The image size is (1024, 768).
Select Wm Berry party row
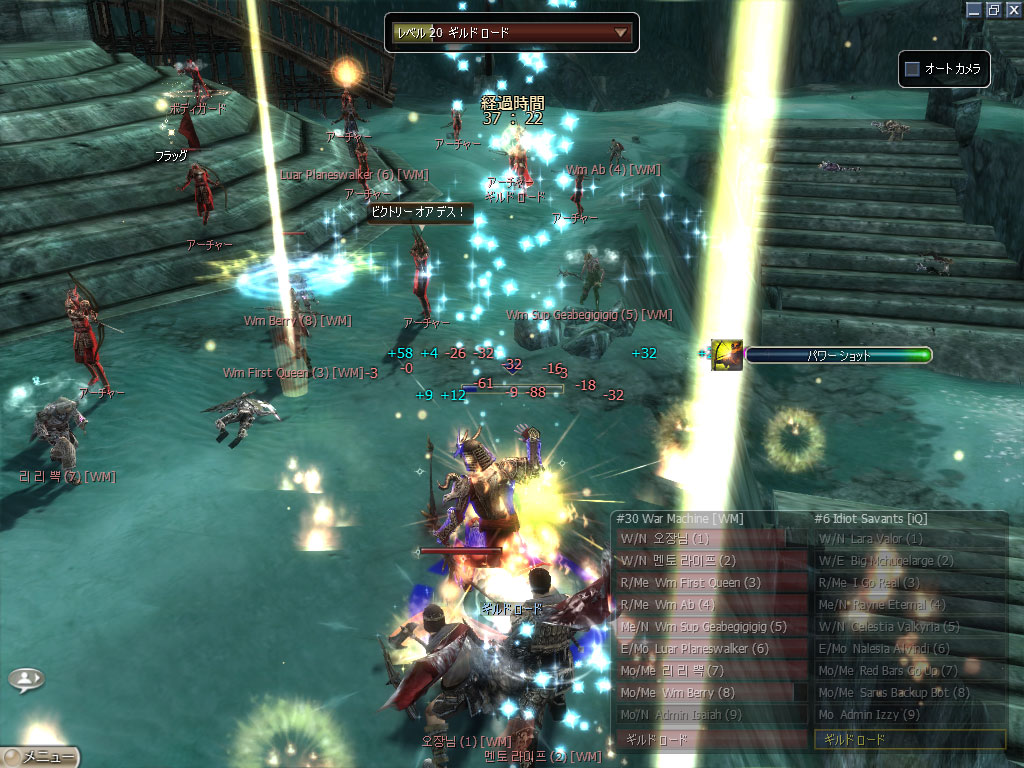710,693
